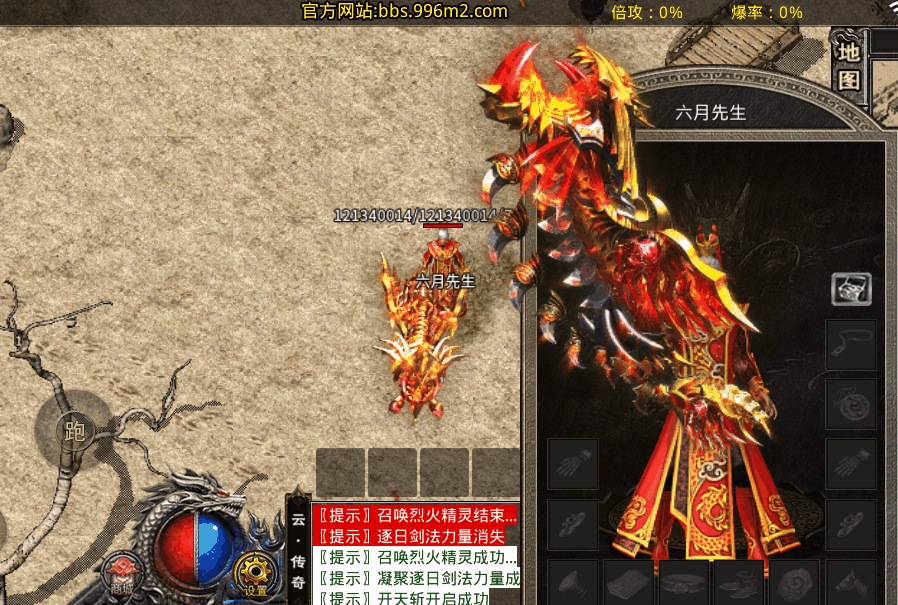
Task: Click the 召唤烈火精灵结束 system message
Action: point(415,516)
